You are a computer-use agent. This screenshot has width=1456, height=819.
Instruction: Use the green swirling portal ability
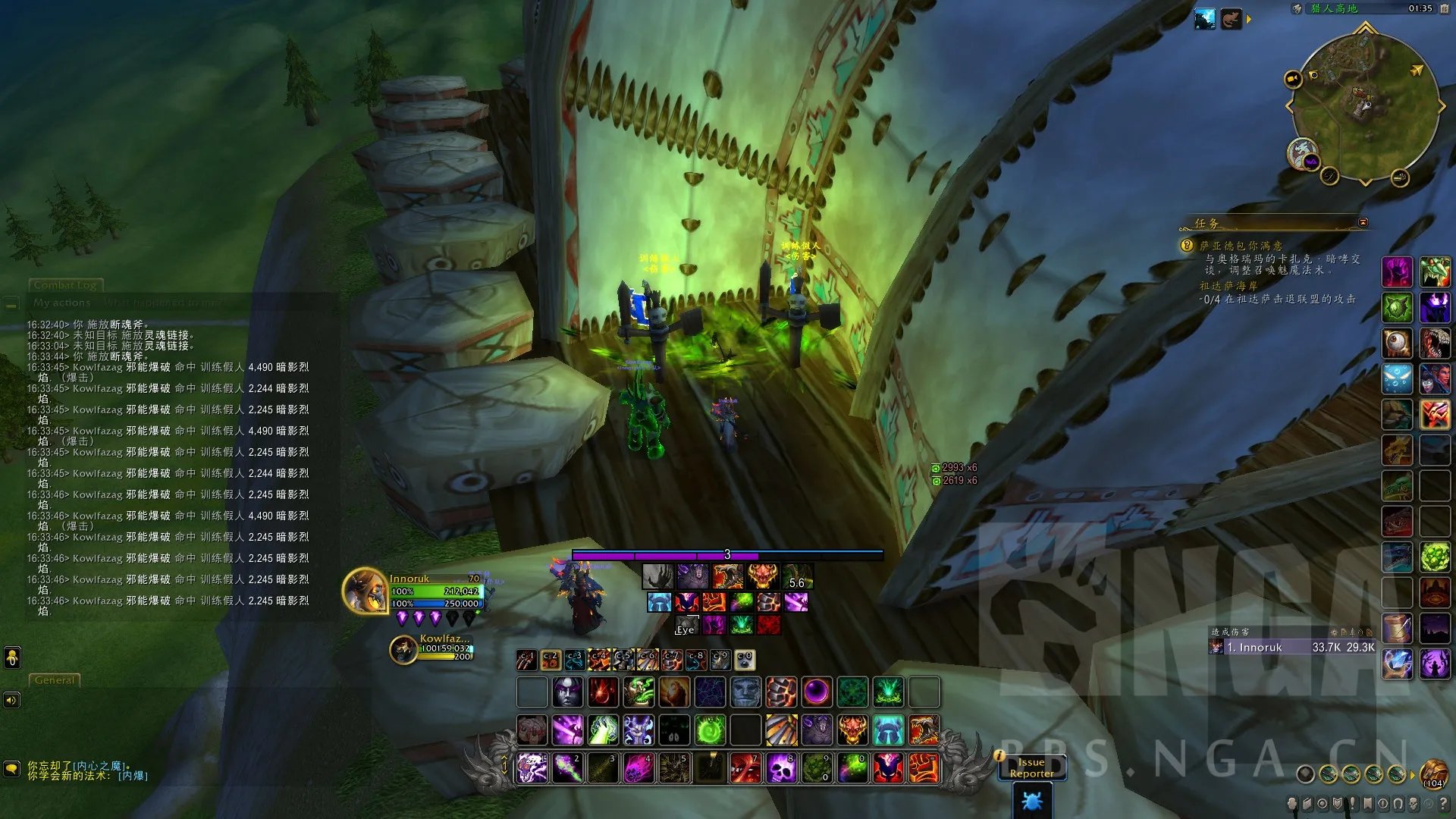click(710, 731)
